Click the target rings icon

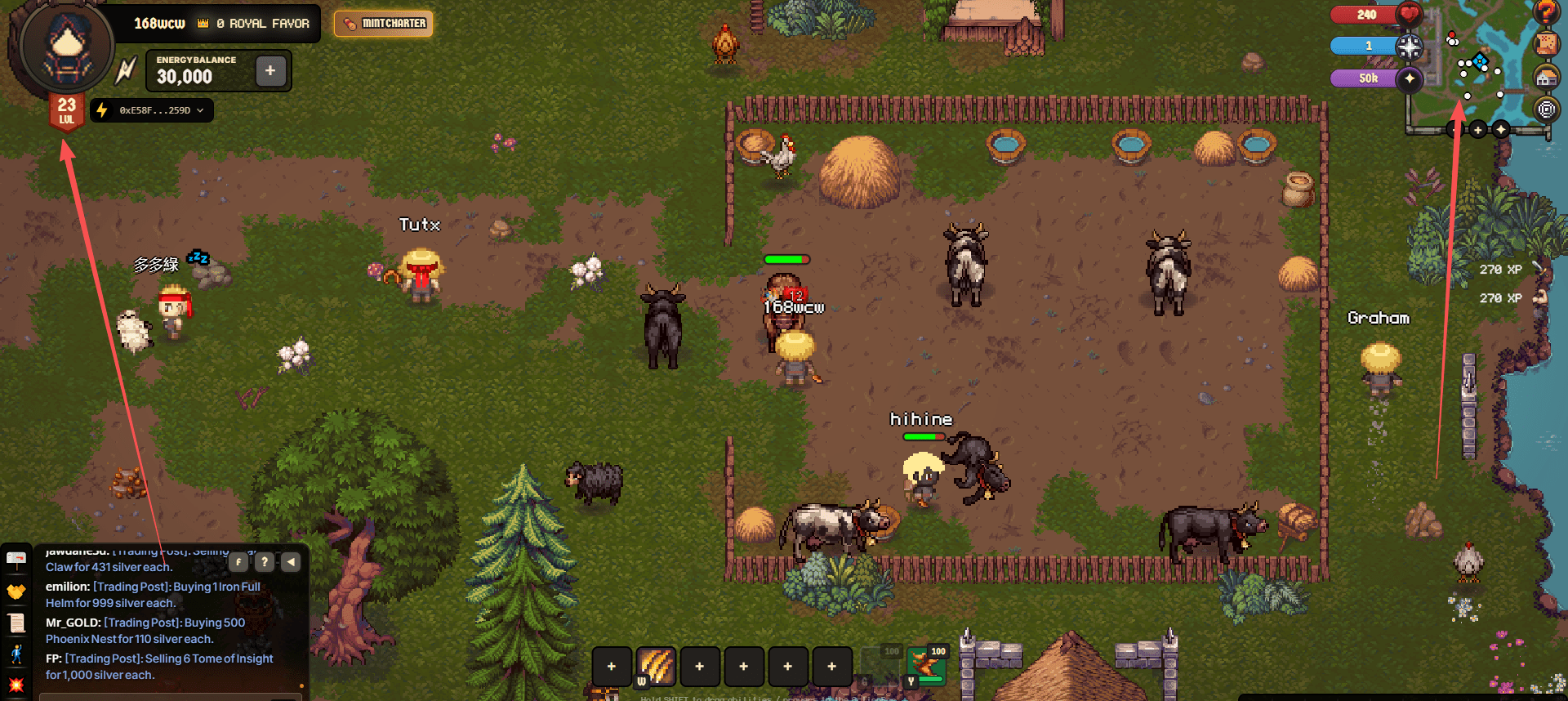pos(1545,109)
